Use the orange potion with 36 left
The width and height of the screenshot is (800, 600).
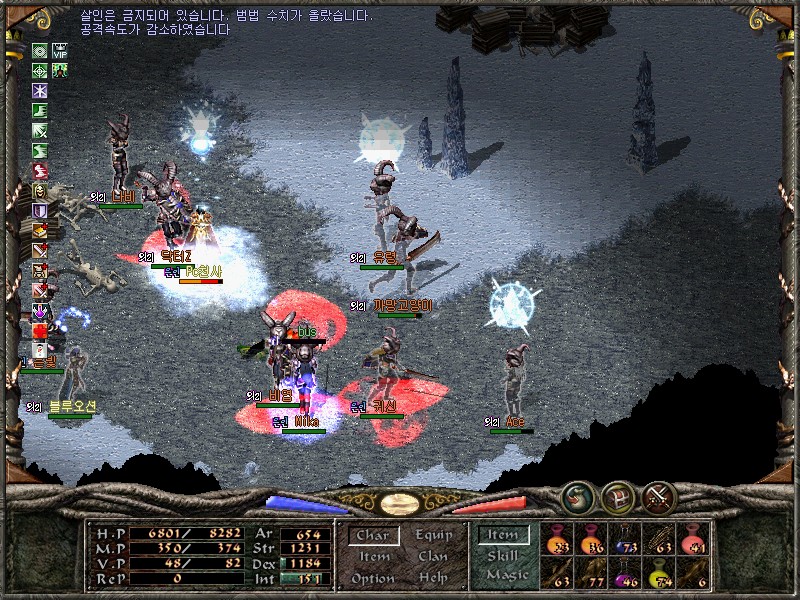click(x=592, y=540)
